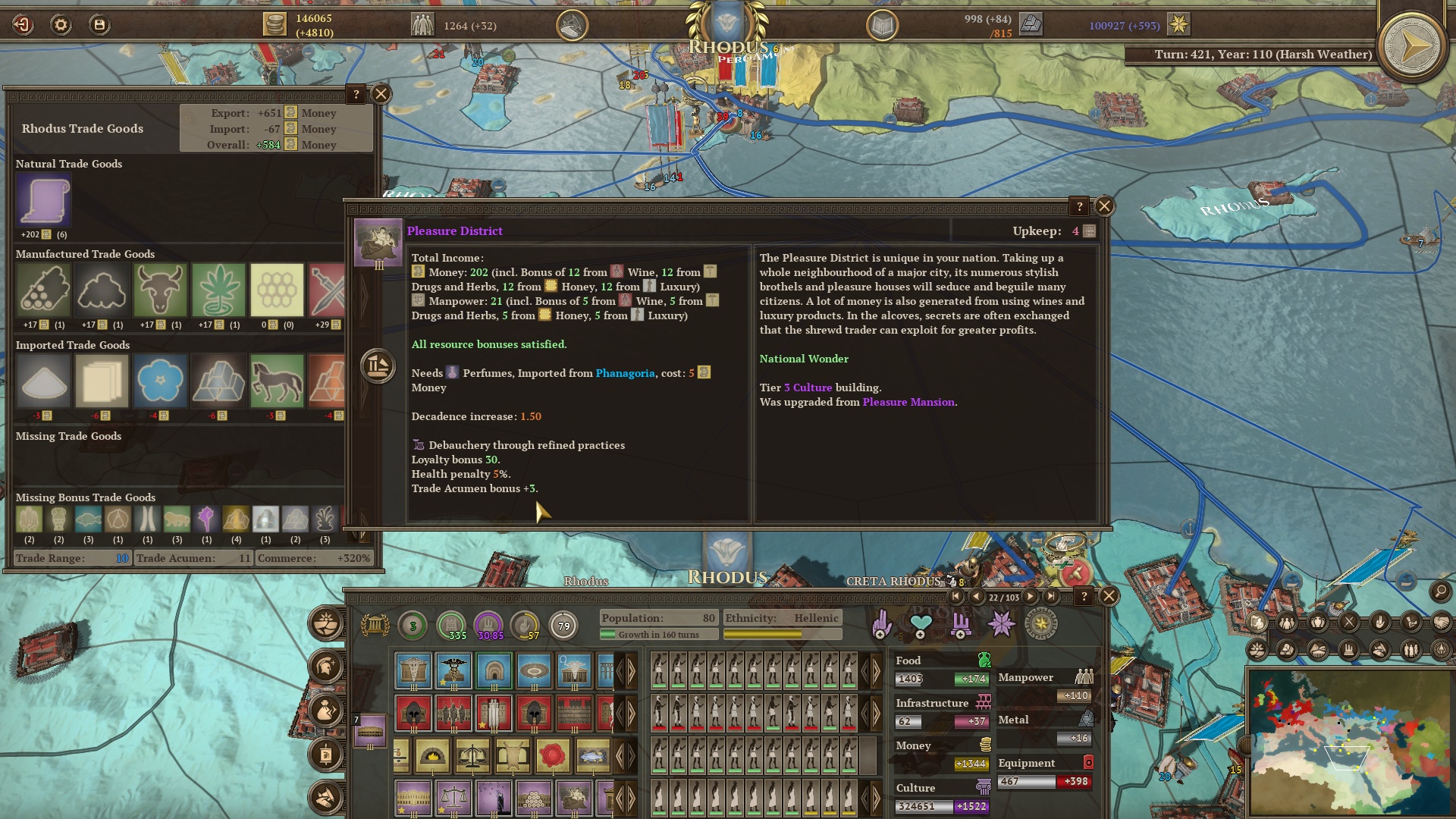The height and width of the screenshot is (819, 1456).
Task: Toggle the population overlay with three figures icon
Action: click(1287, 622)
